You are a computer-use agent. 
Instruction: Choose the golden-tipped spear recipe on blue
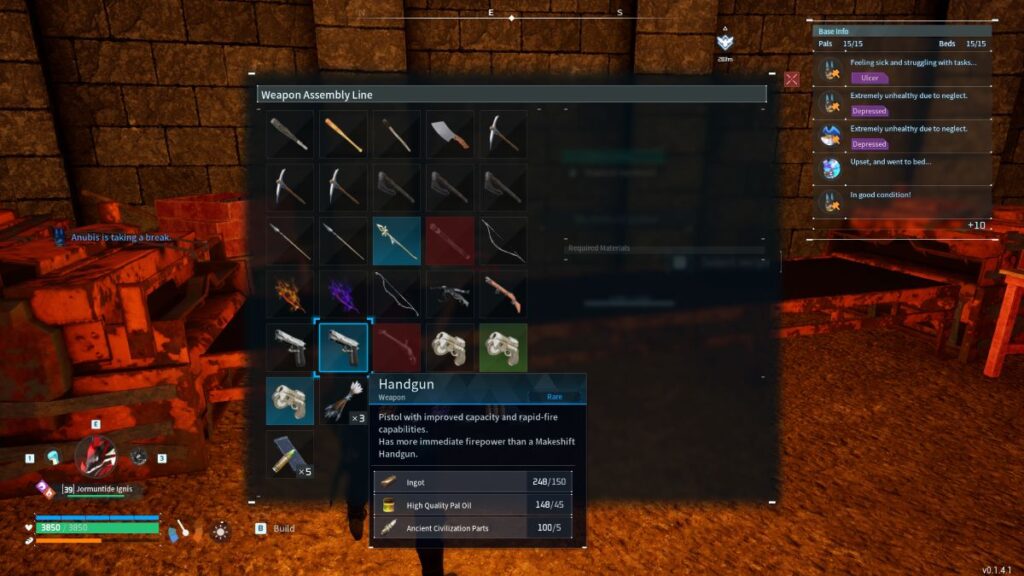pos(397,241)
